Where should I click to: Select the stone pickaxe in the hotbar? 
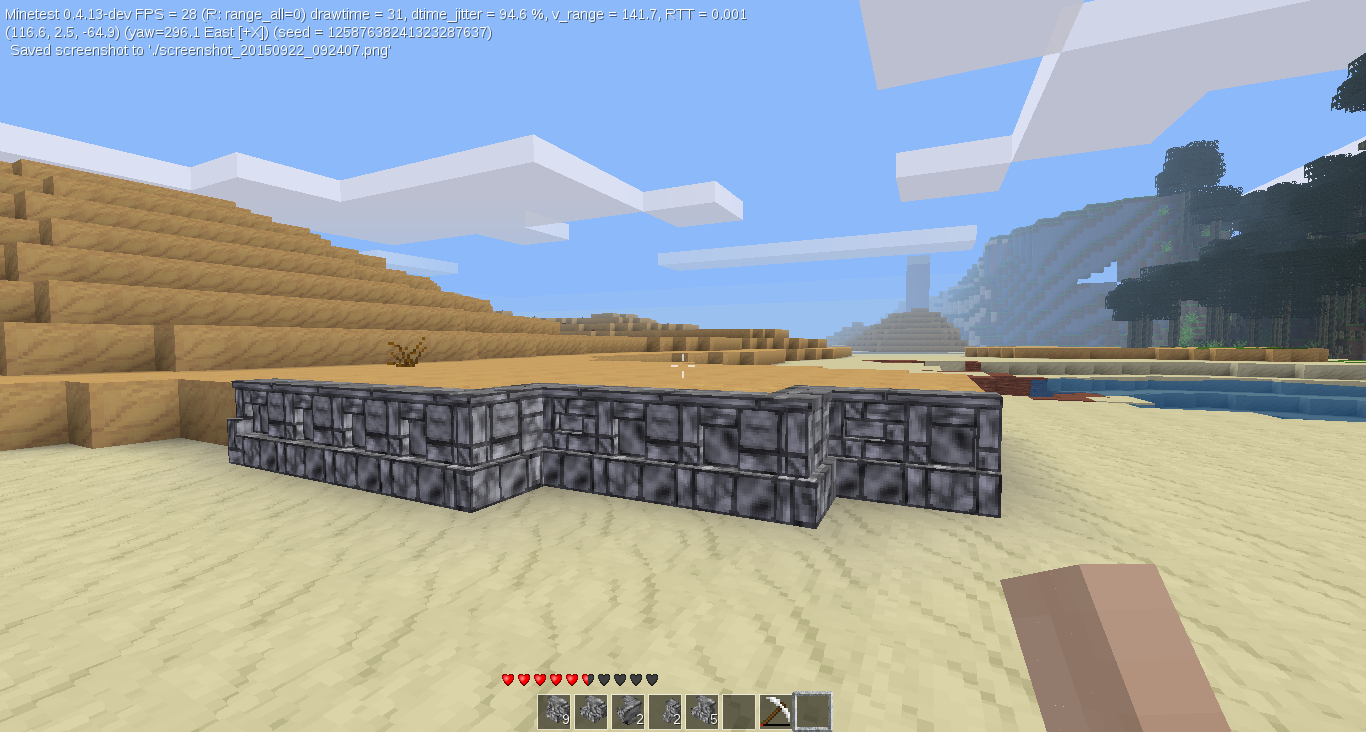pos(776,708)
